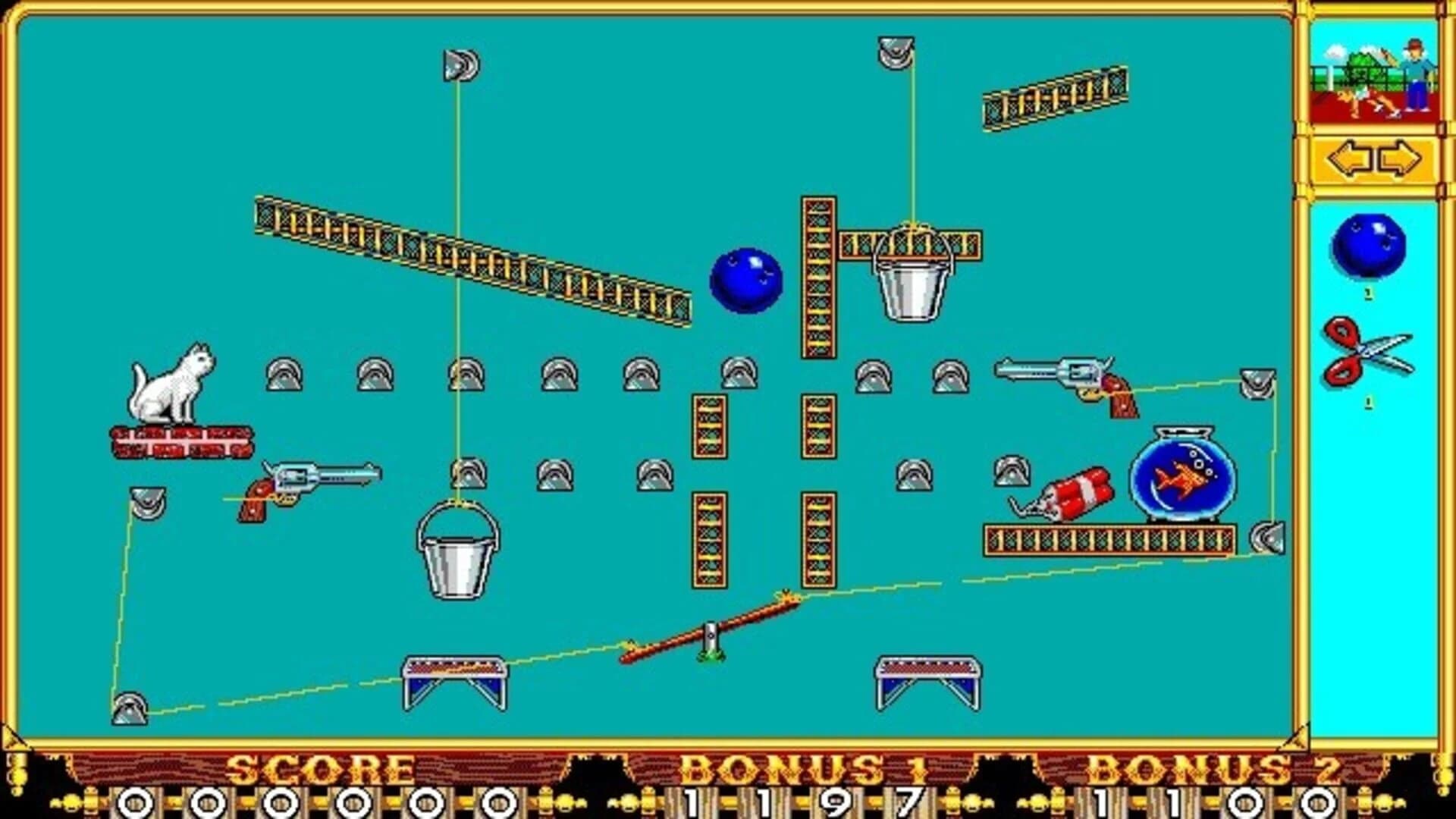The width and height of the screenshot is (1456, 819).
Task: Click the bucket hanging below the top-right pulley
Action: [910, 288]
